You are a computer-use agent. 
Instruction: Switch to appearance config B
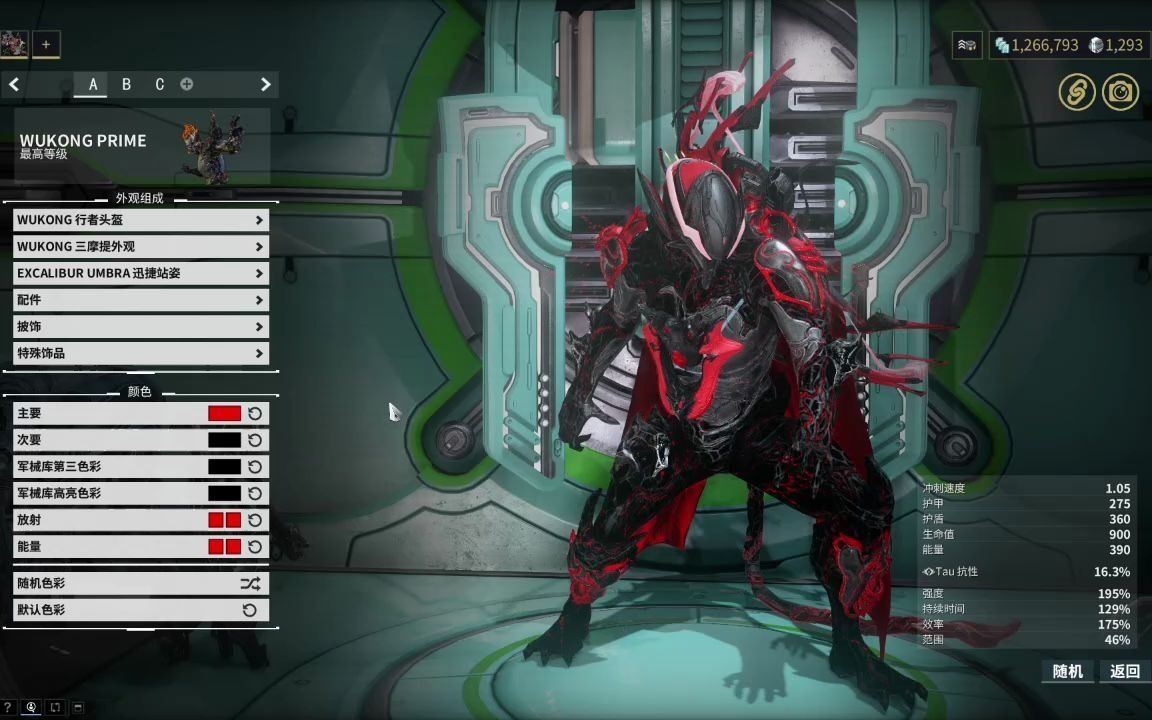pyautogui.click(x=126, y=85)
